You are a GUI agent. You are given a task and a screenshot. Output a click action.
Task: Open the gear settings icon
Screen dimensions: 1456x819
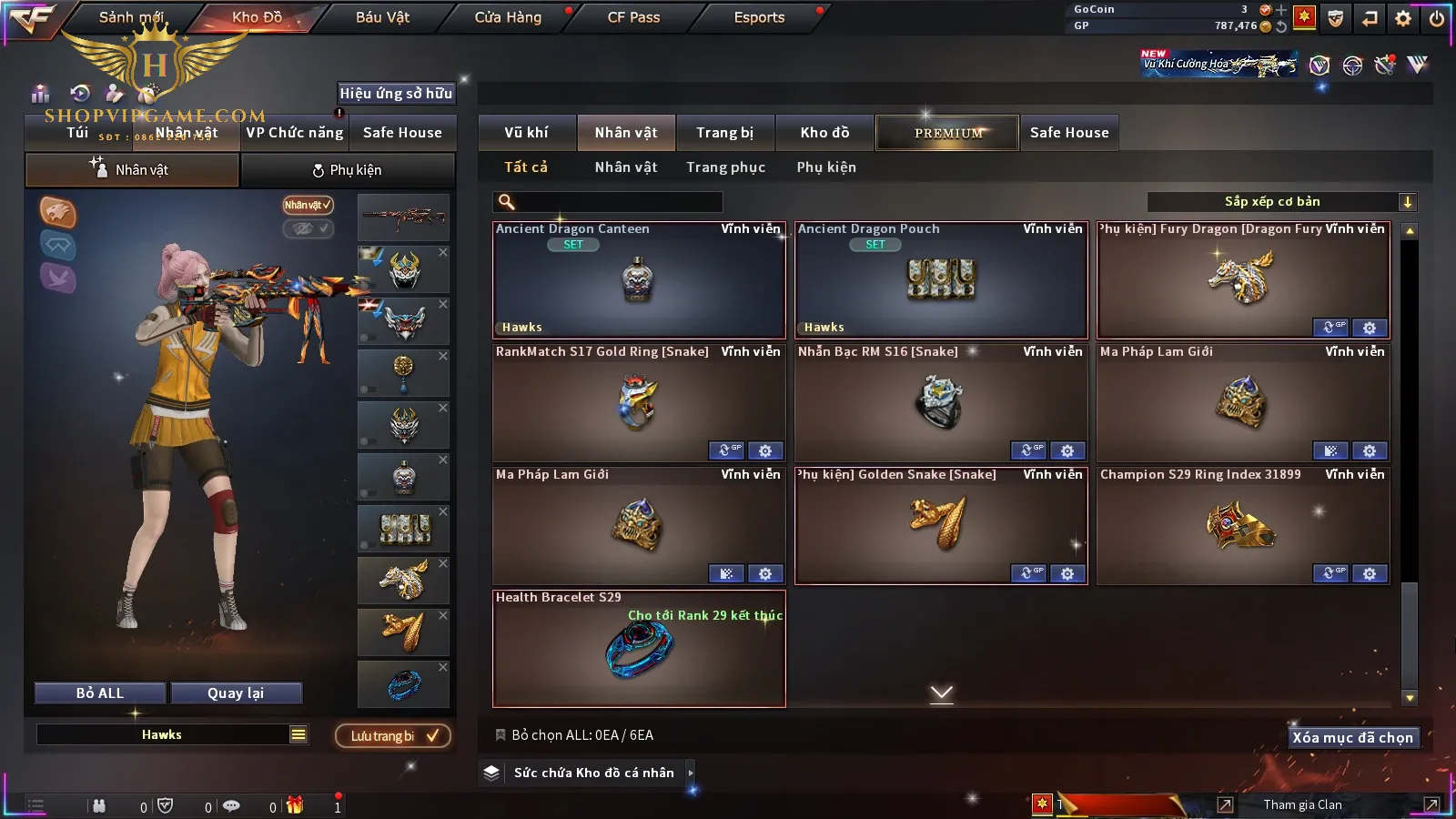(1403, 18)
